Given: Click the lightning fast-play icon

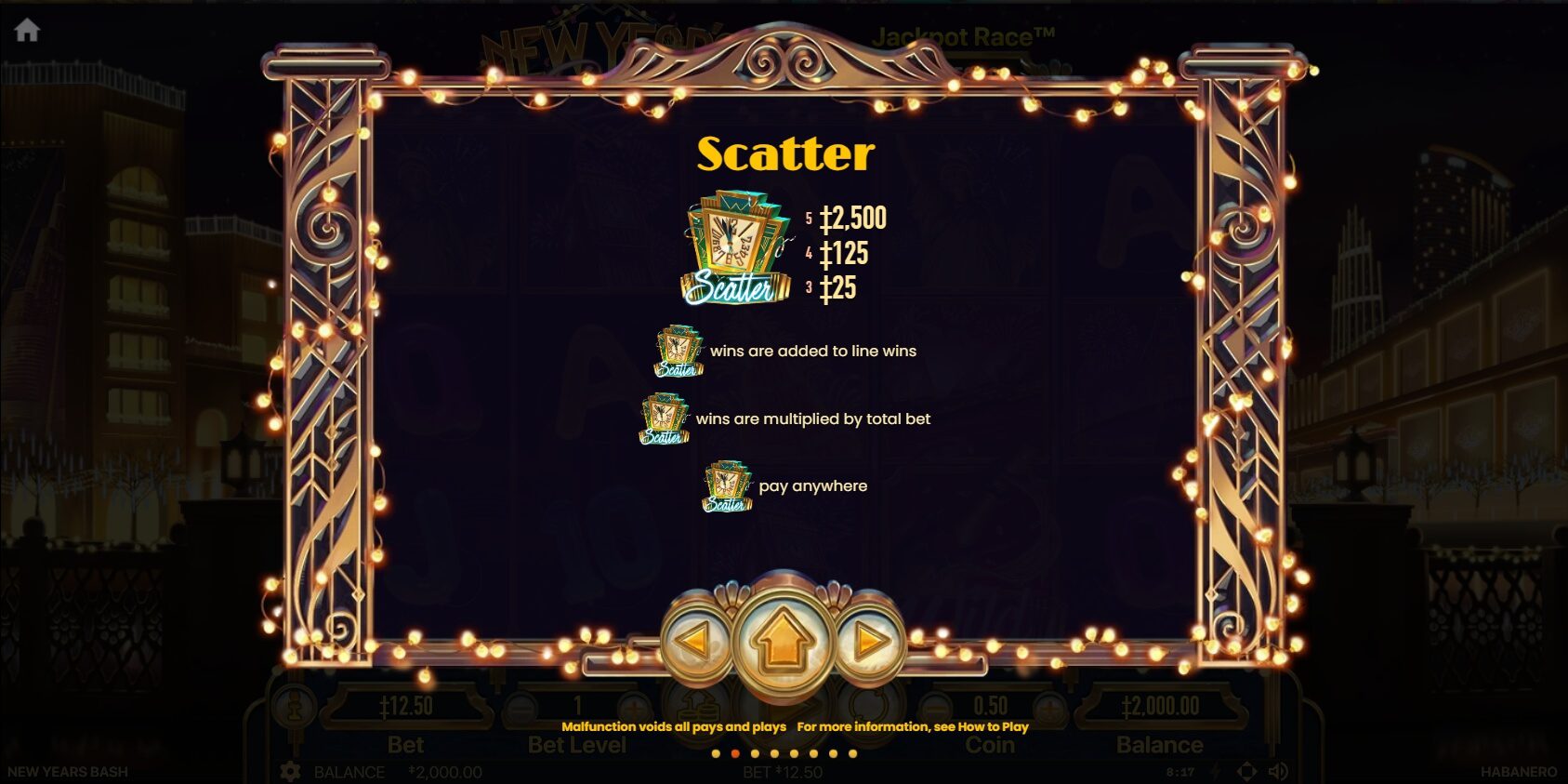Looking at the screenshot, I should (x=1215, y=771).
